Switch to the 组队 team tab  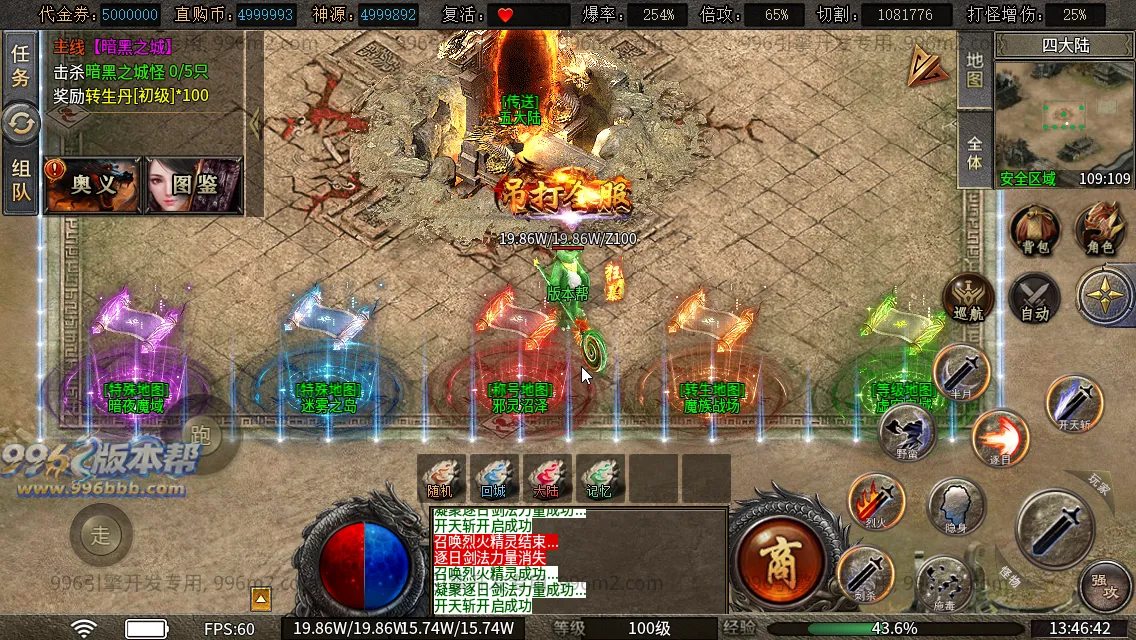(20, 180)
